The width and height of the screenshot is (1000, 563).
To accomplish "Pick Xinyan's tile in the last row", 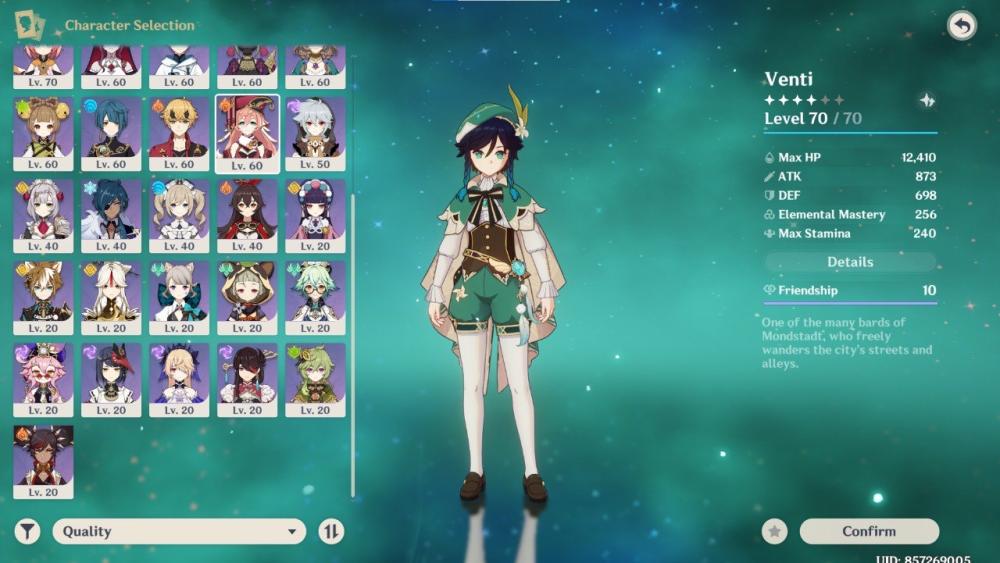I will click(x=43, y=461).
